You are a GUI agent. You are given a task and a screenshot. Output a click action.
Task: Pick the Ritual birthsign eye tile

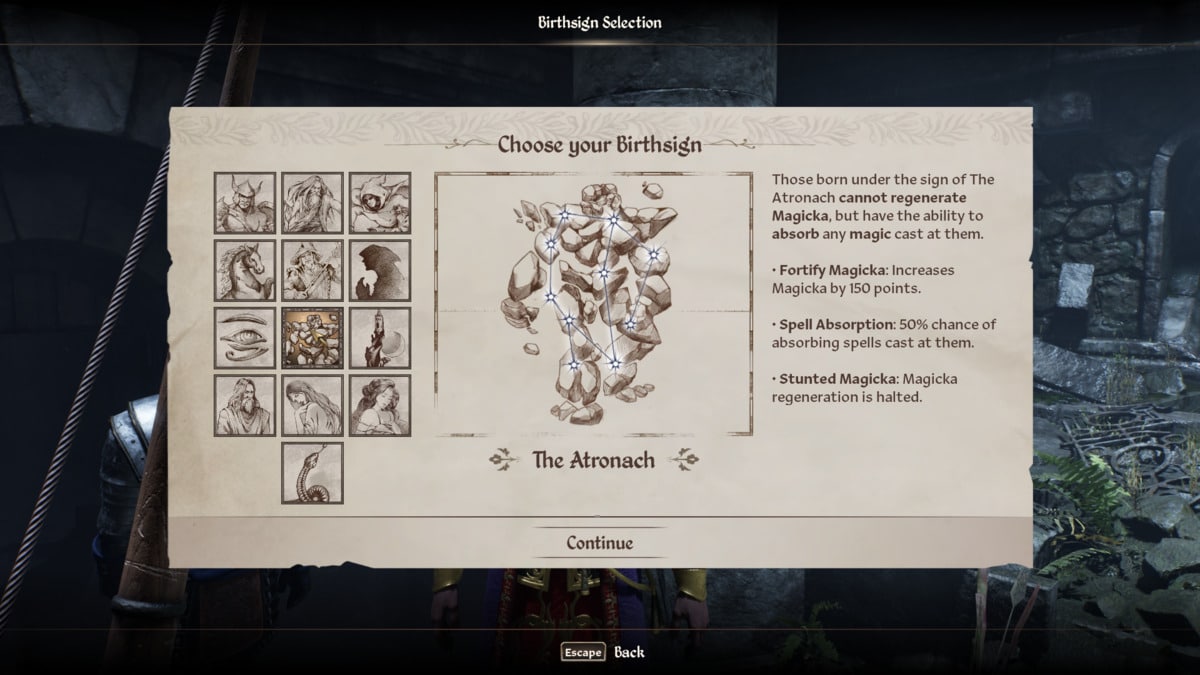[x=245, y=338]
